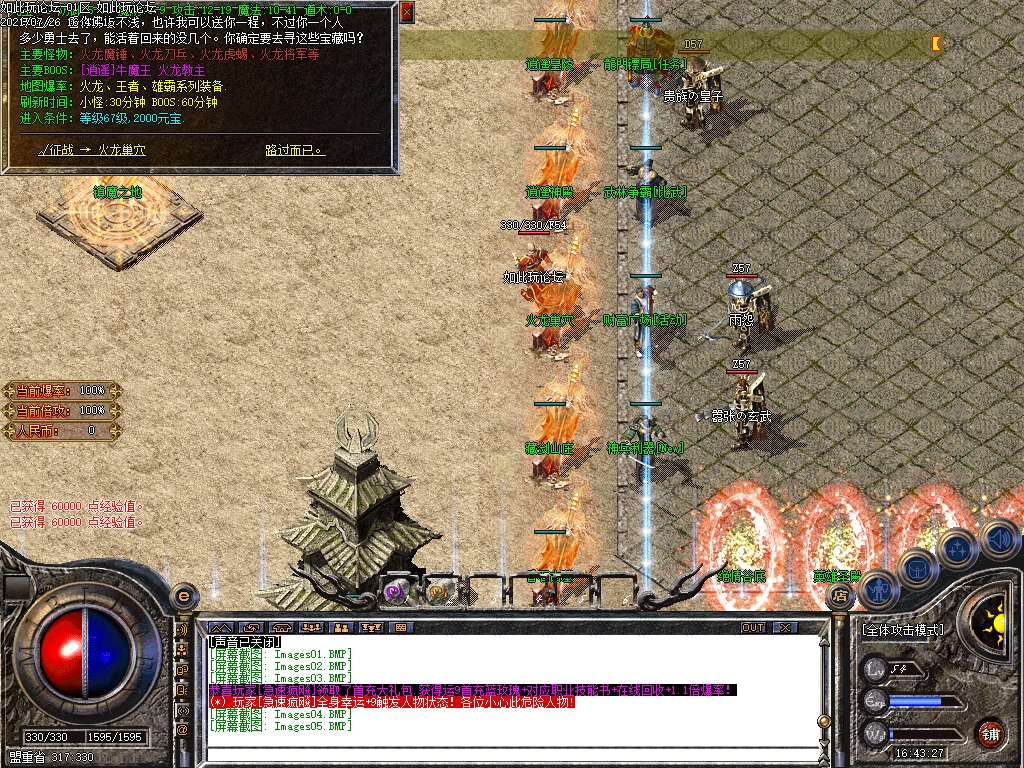
Task: Use the purple scroll belt item
Action: [x=395, y=591]
